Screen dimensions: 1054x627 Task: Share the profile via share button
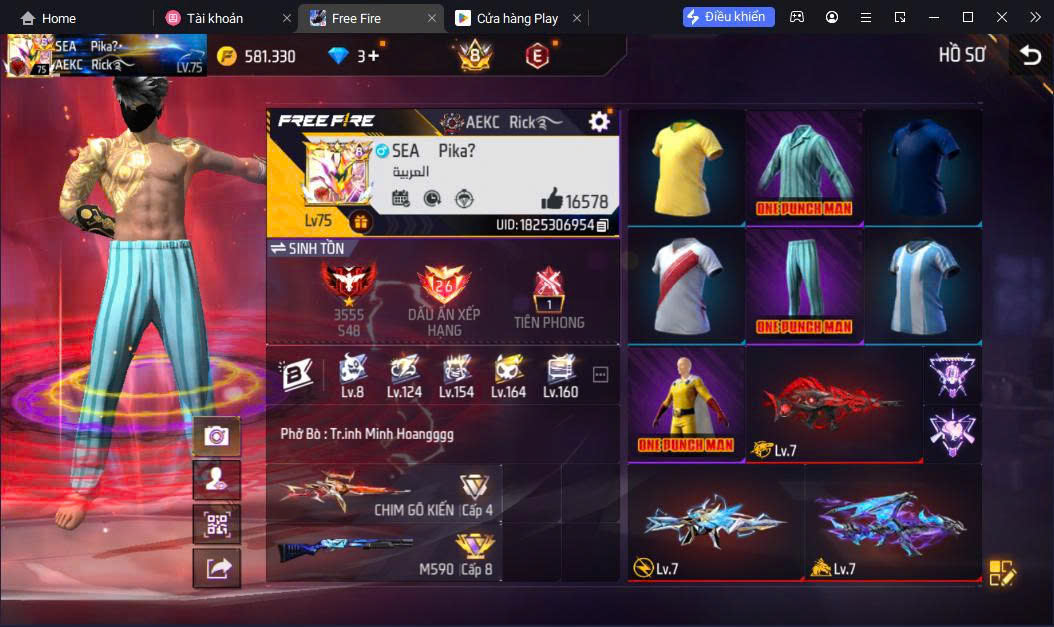[x=216, y=568]
